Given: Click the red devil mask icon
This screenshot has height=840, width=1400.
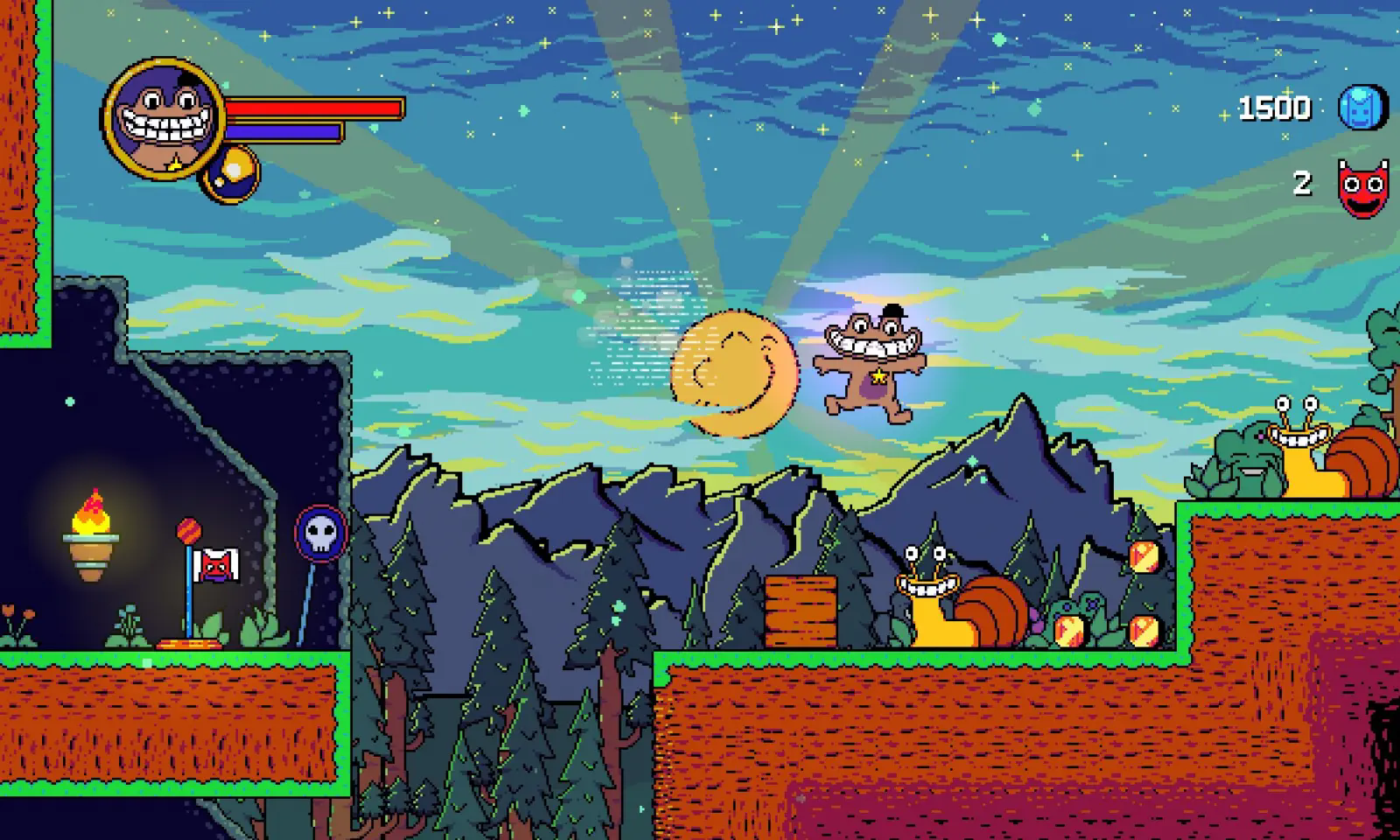Looking at the screenshot, I should [1363, 186].
